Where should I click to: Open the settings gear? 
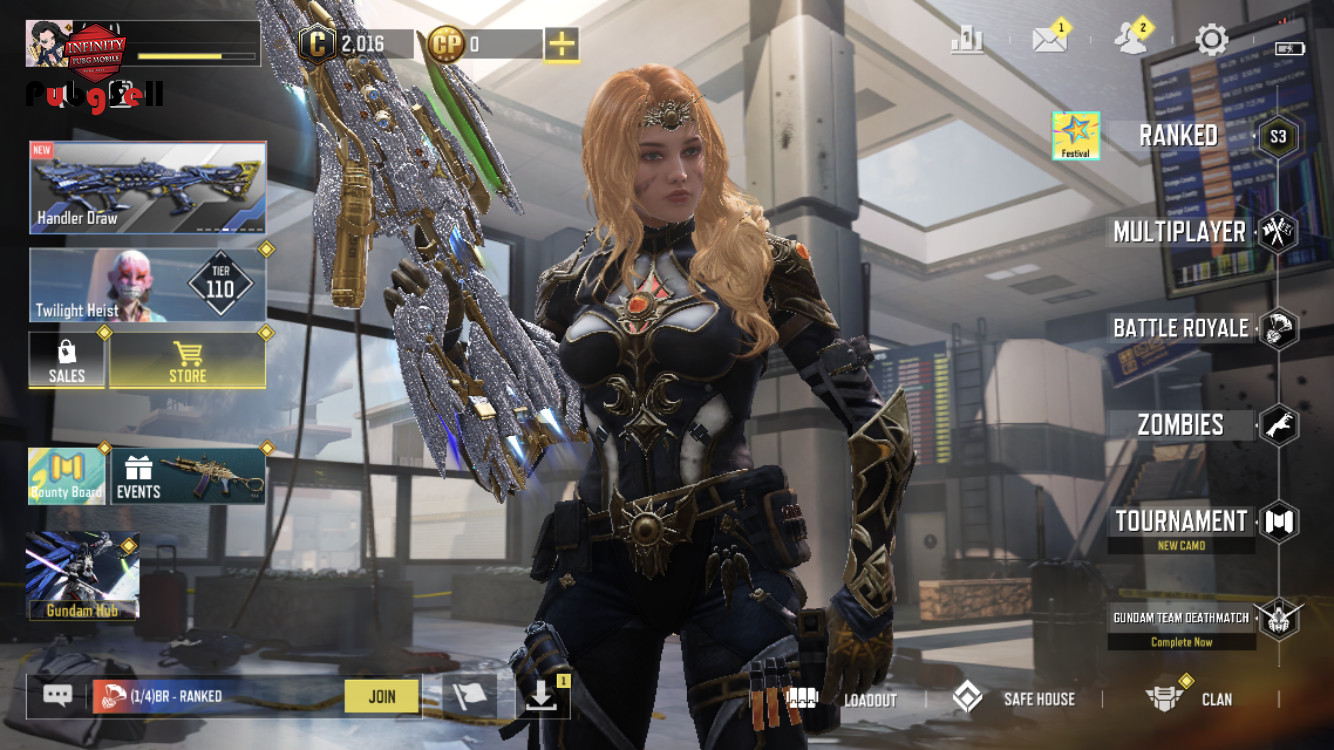pyautogui.click(x=1212, y=40)
